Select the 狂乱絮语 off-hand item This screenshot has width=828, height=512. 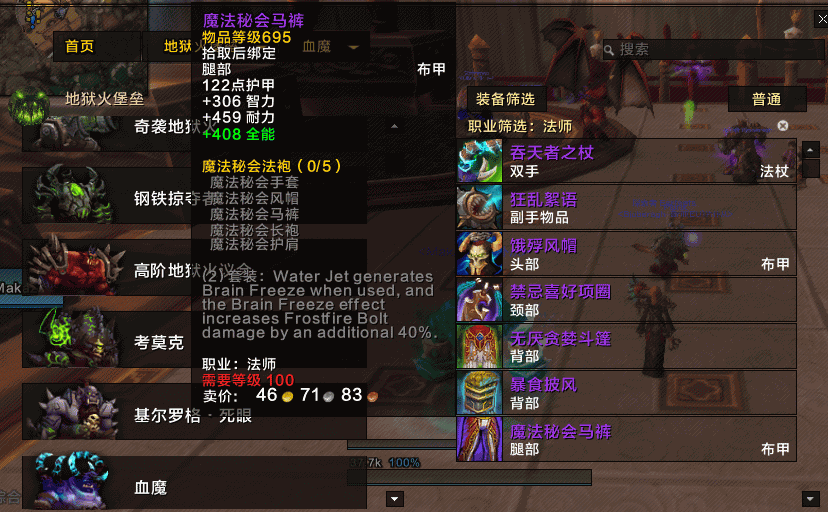click(626, 207)
